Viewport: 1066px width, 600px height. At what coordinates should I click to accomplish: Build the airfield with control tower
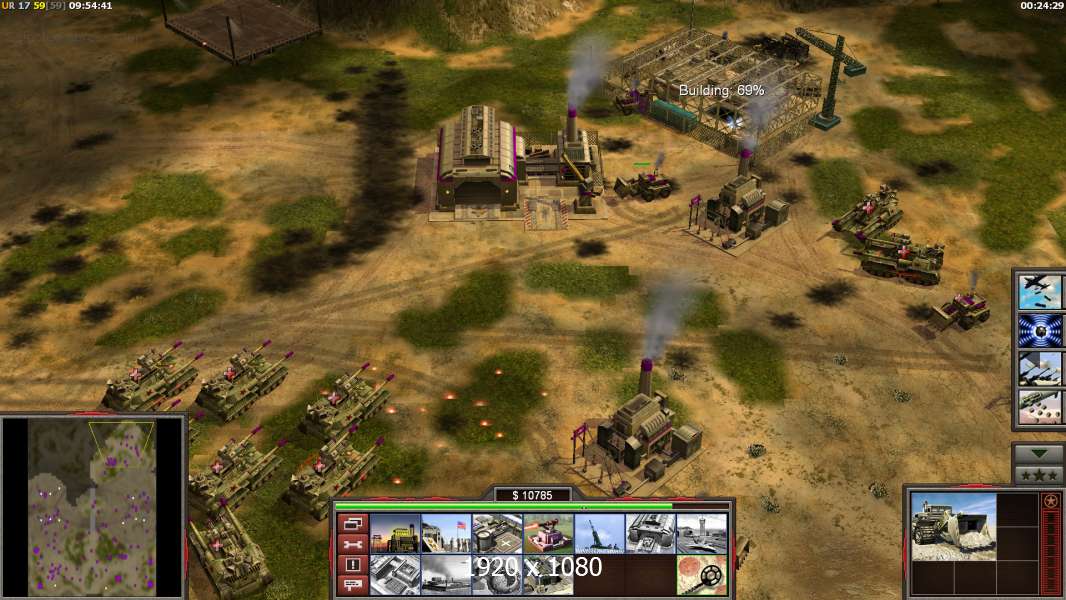click(702, 534)
